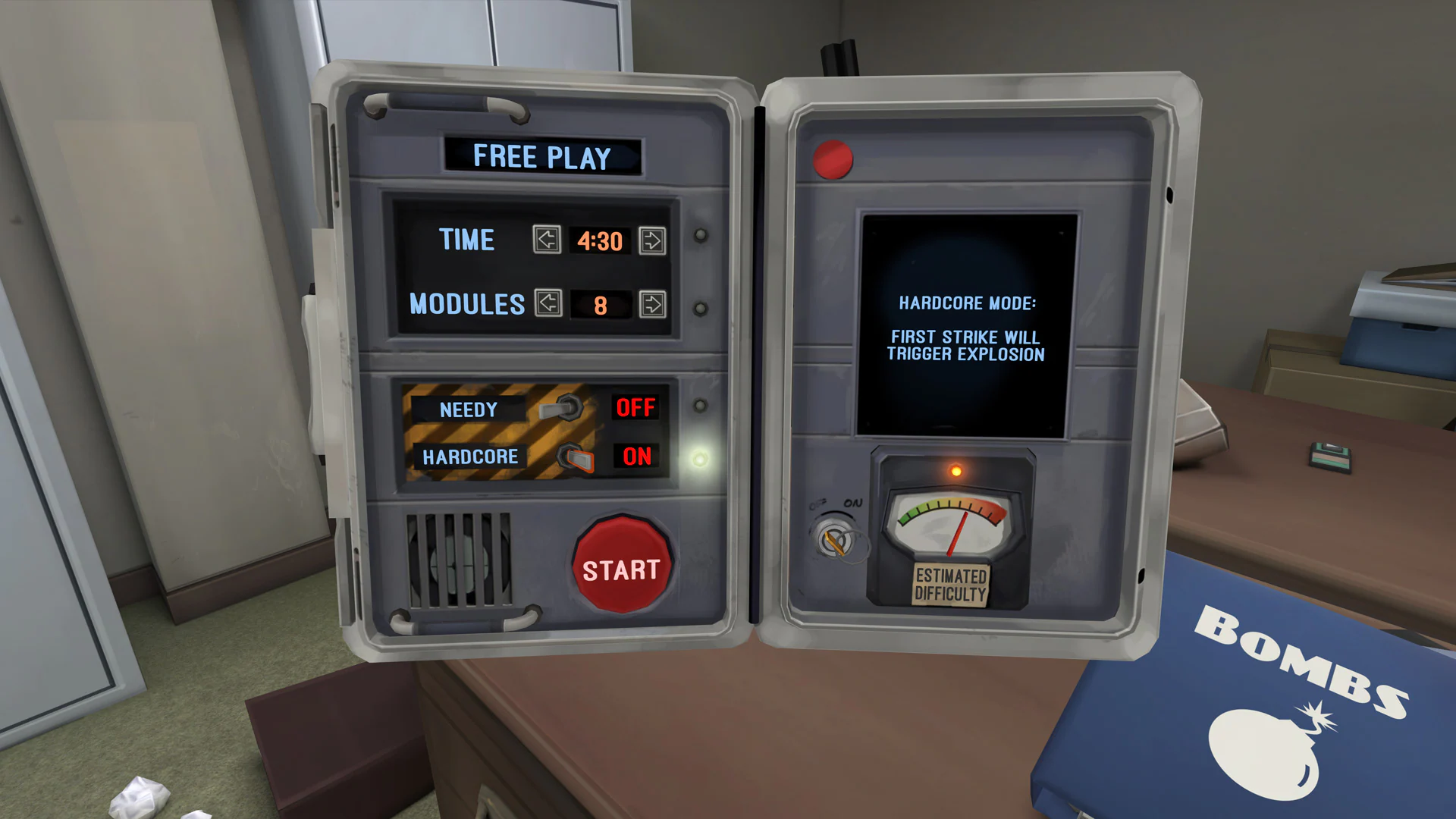This screenshot has height=819, width=1456.
Task: Switch HARDCORE mode off
Action: pyautogui.click(x=575, y=456)
